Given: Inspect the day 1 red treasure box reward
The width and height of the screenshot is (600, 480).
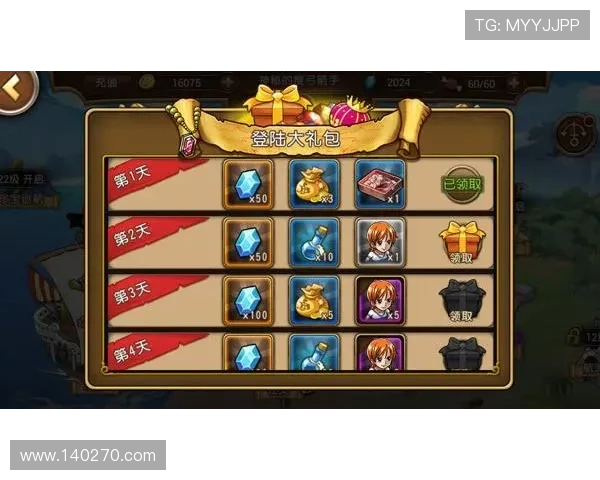Looking at the screenshot, I should tap(380, 184).
